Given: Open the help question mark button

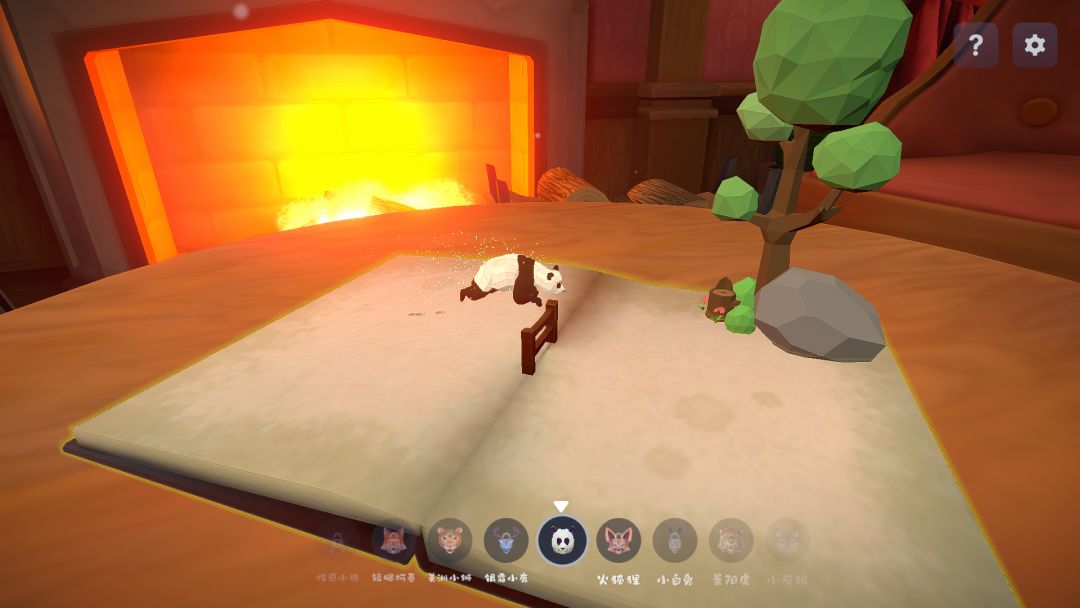Looking at the screenshot, I should click(975, 45).
